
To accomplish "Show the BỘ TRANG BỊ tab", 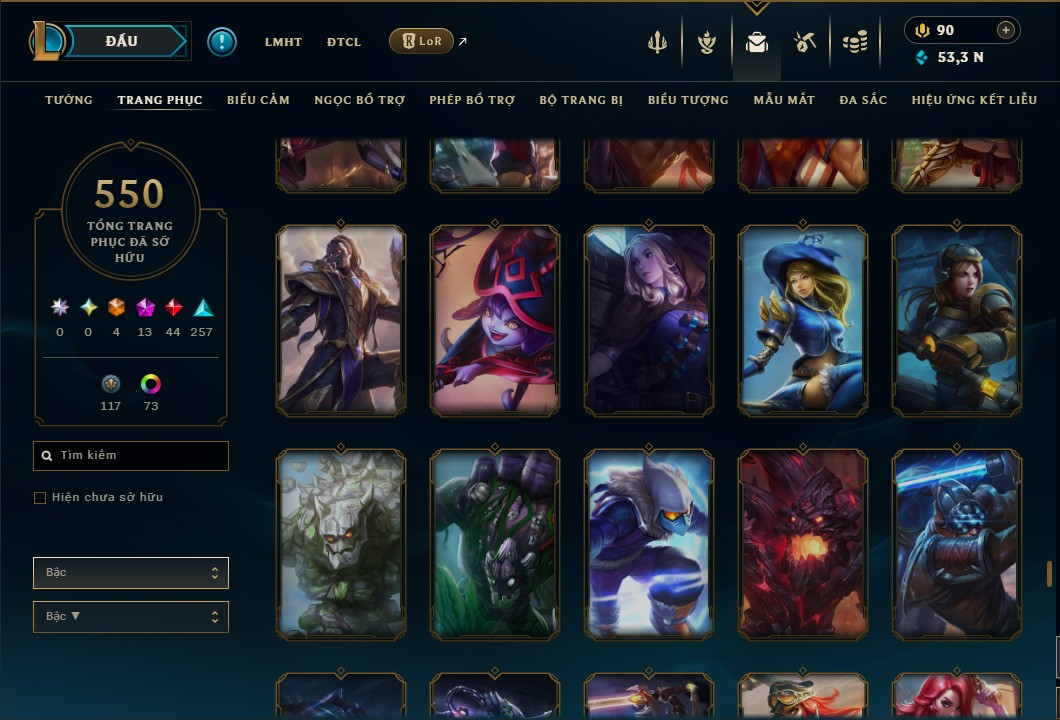I will (x=581, y=100).
